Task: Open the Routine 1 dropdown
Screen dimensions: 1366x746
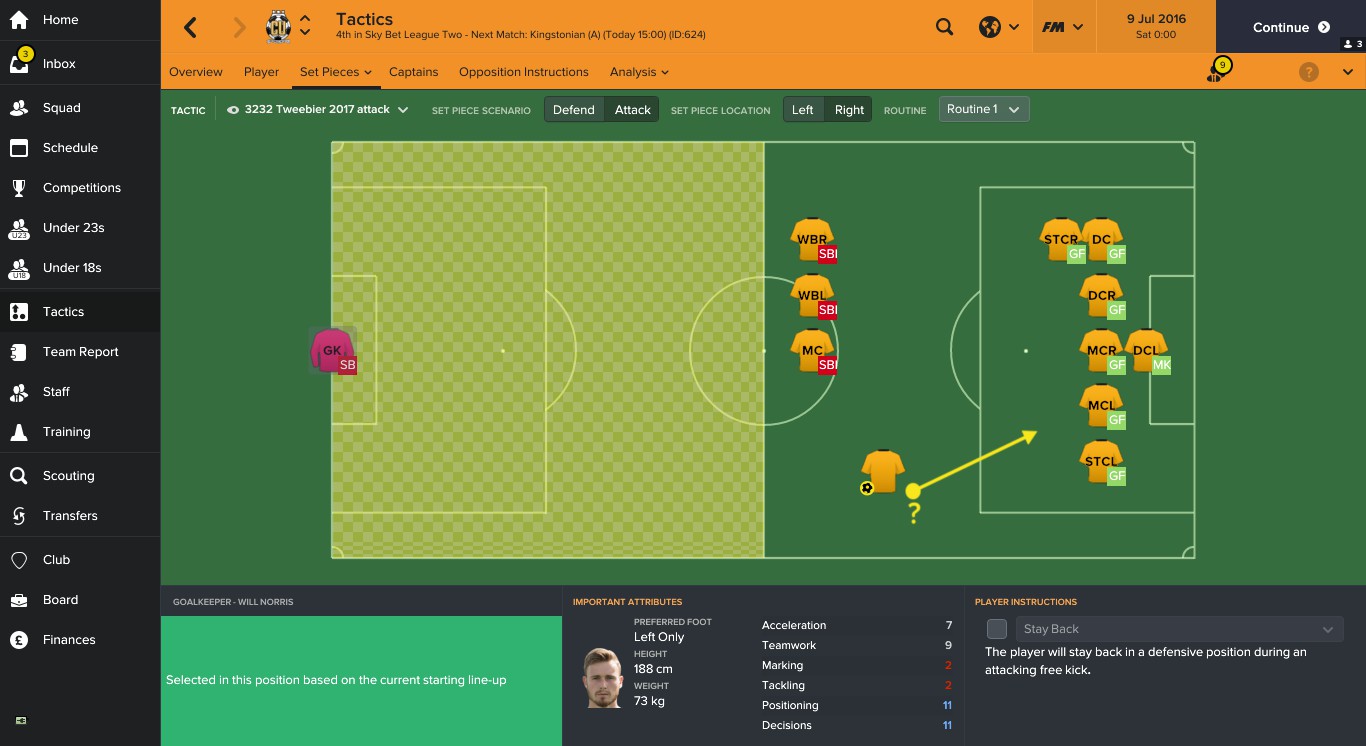Action: (x=983, y=109)
